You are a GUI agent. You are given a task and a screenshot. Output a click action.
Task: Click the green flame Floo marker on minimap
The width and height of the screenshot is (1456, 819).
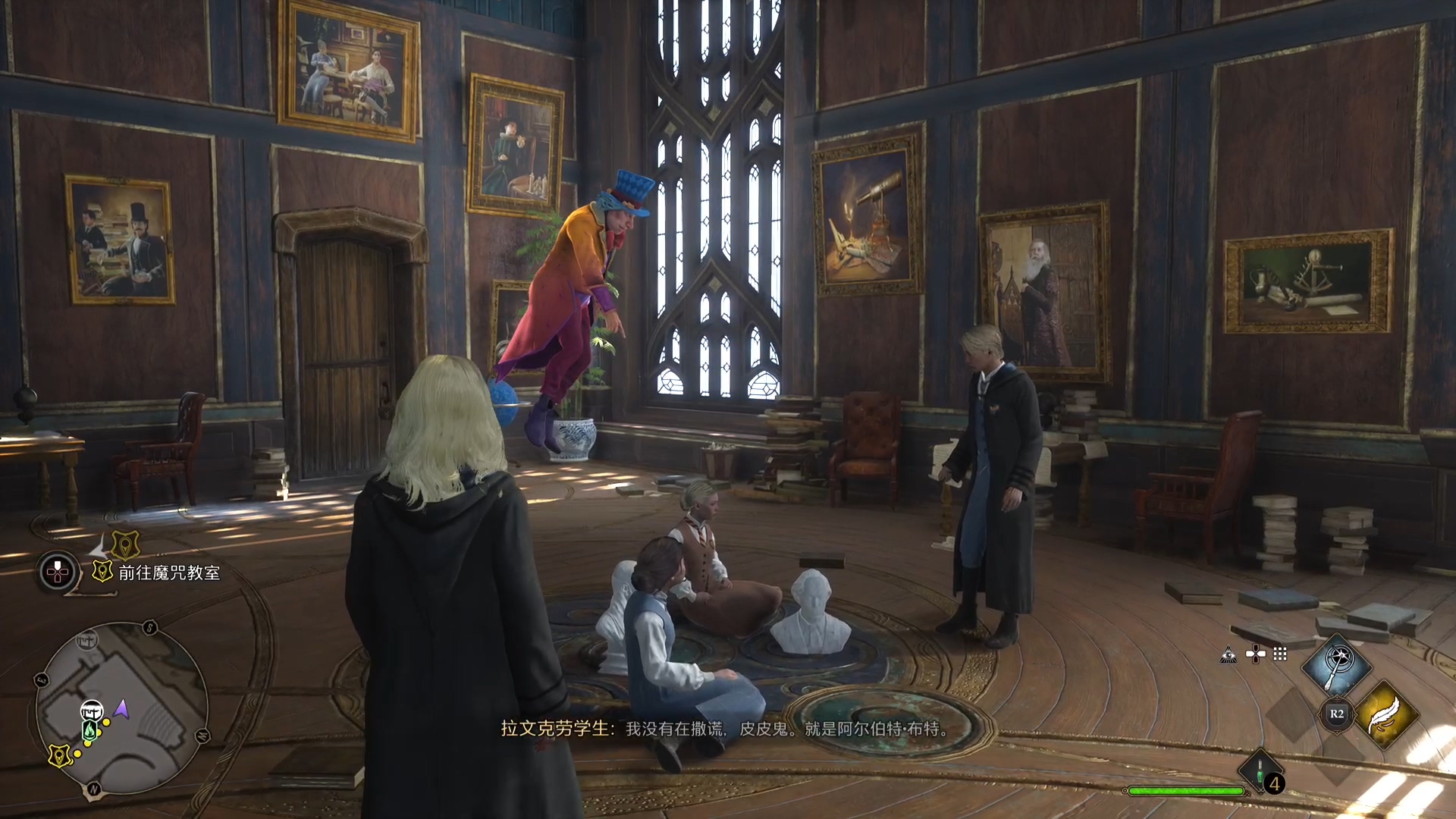[89, 730]
